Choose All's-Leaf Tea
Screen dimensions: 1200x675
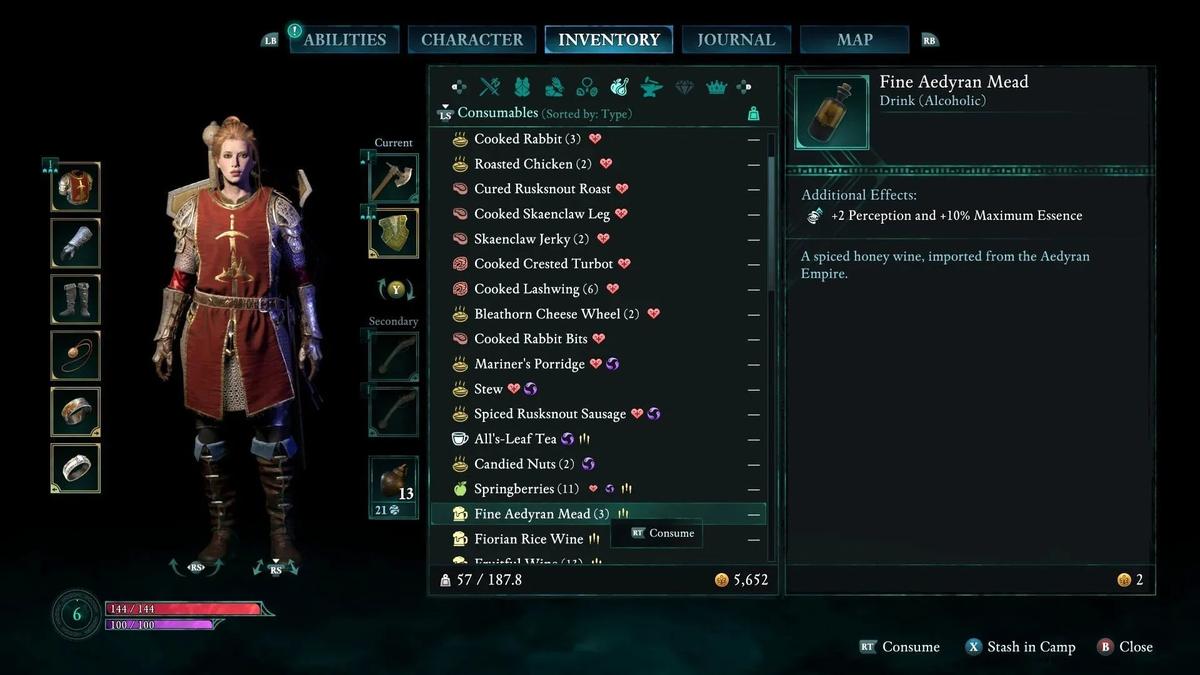point(515,439)
